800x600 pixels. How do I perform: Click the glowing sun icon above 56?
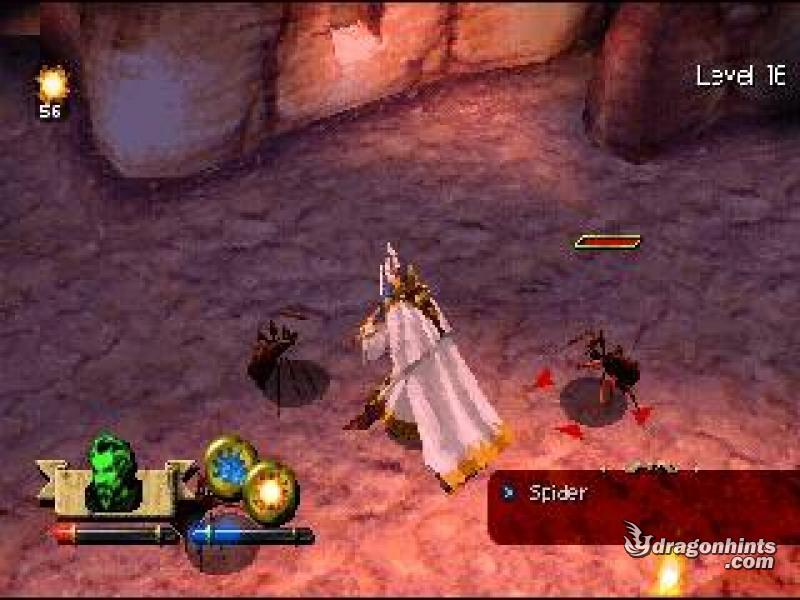[51, 83]
